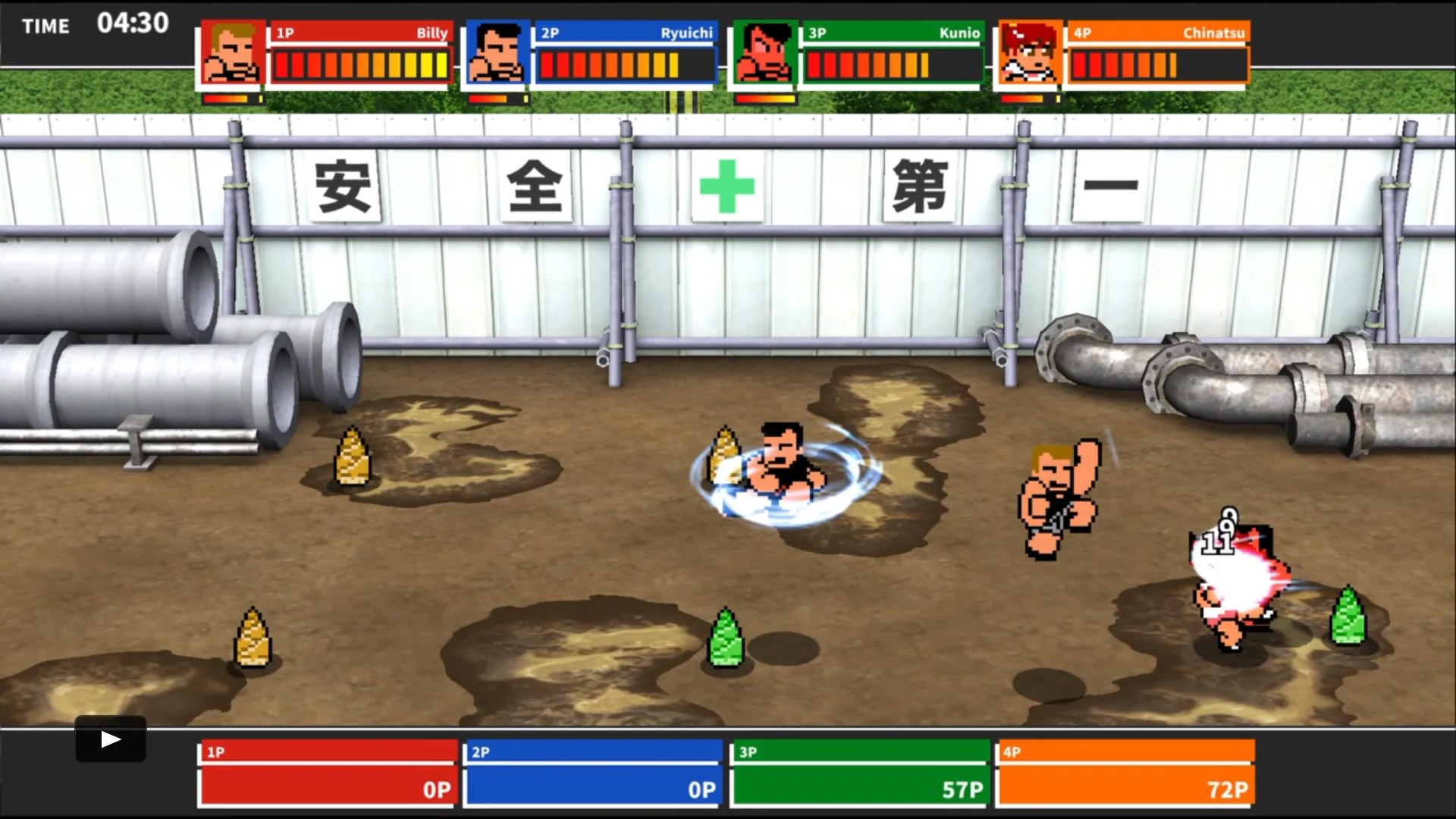Select Ryuichi's 2P portrait icon

click(496, 53)
